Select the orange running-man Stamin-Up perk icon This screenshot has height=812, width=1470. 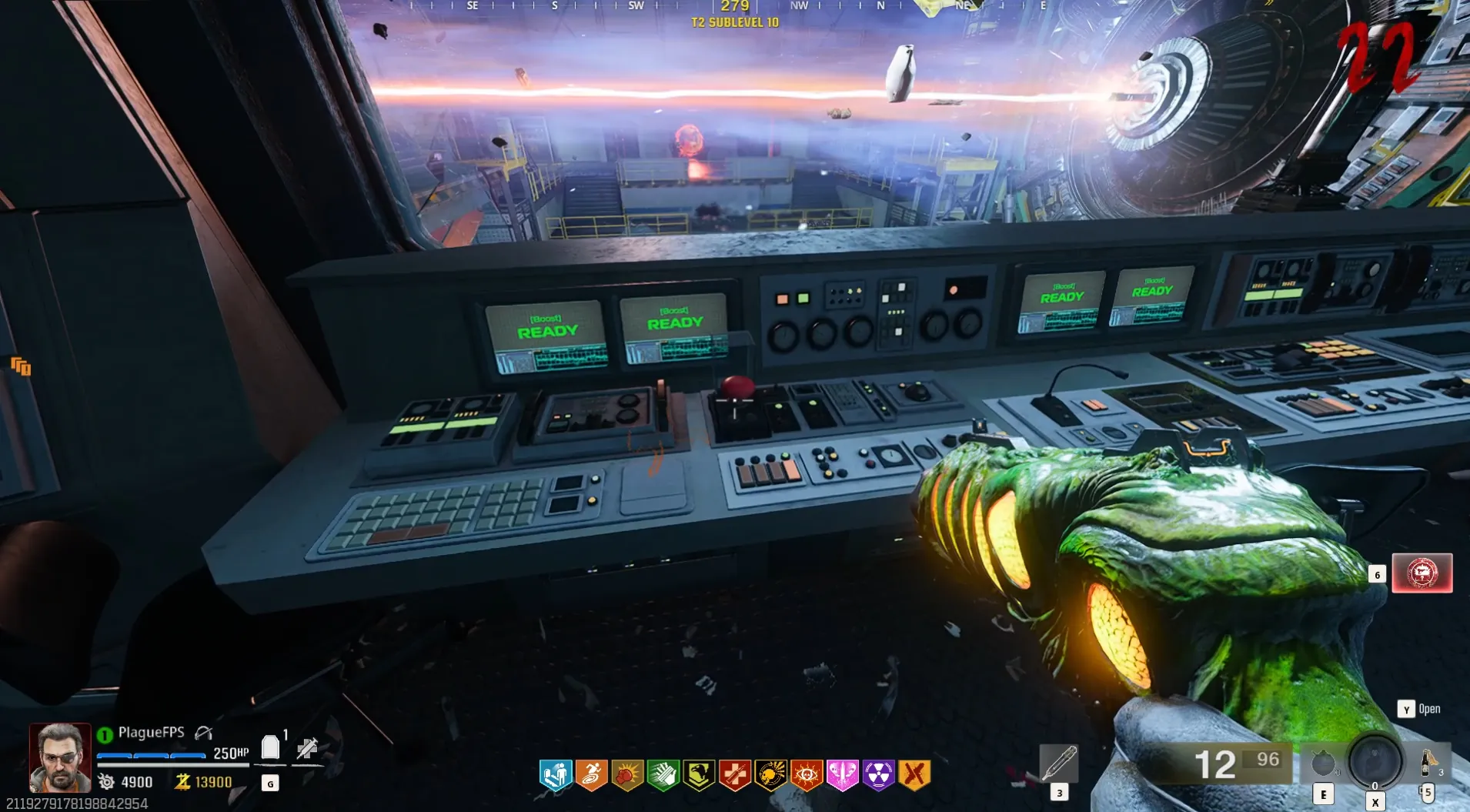pos(591,774)
